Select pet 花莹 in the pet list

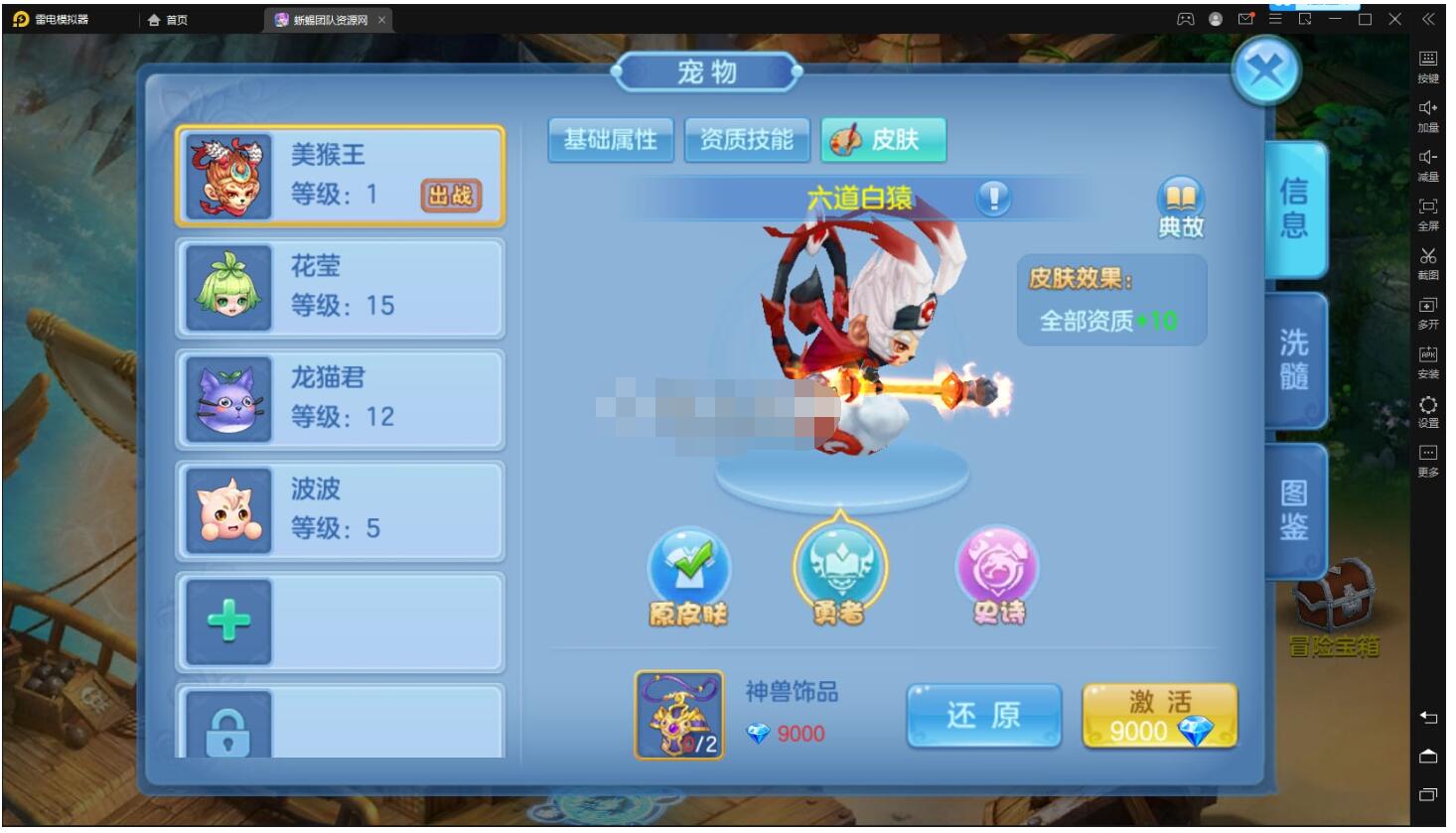(339, 287)
